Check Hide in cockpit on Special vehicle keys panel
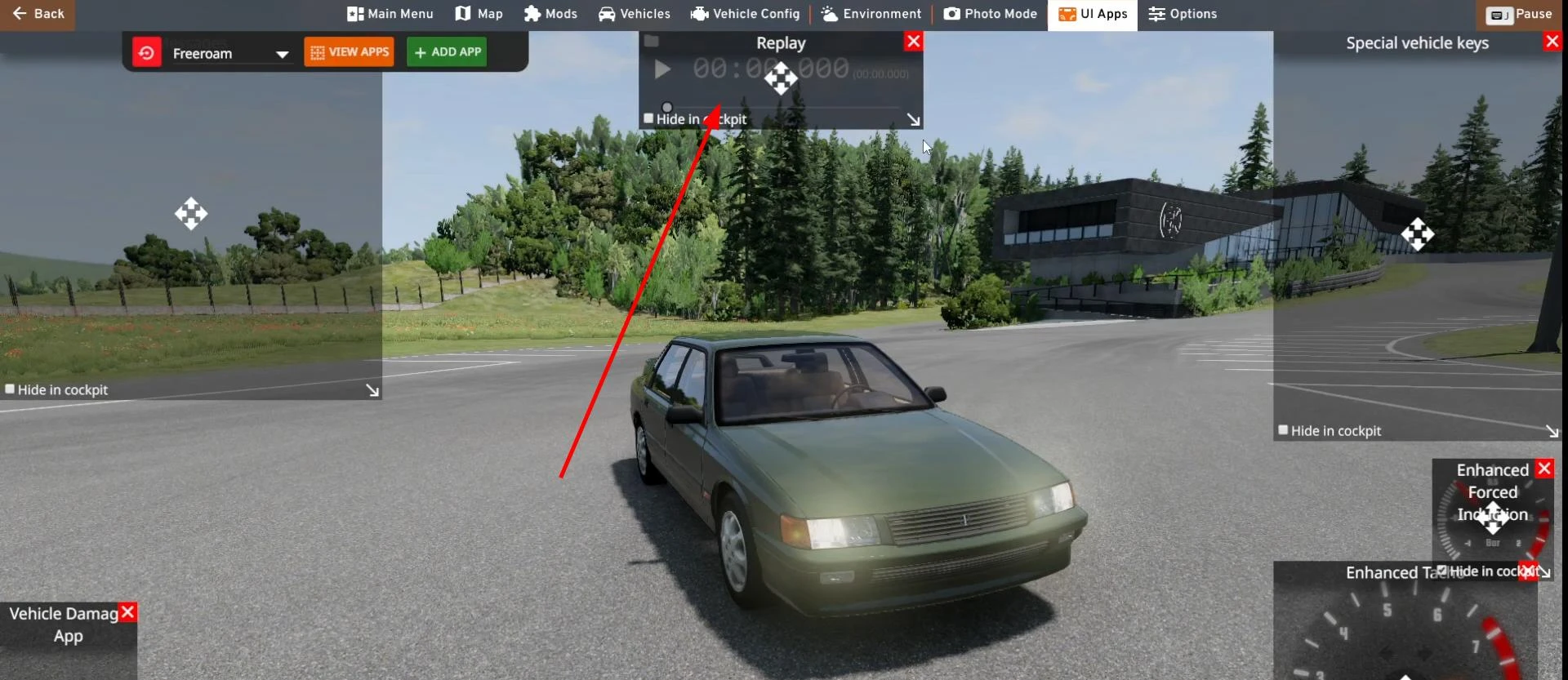The image size is (1568, 680). [1282, 430]
